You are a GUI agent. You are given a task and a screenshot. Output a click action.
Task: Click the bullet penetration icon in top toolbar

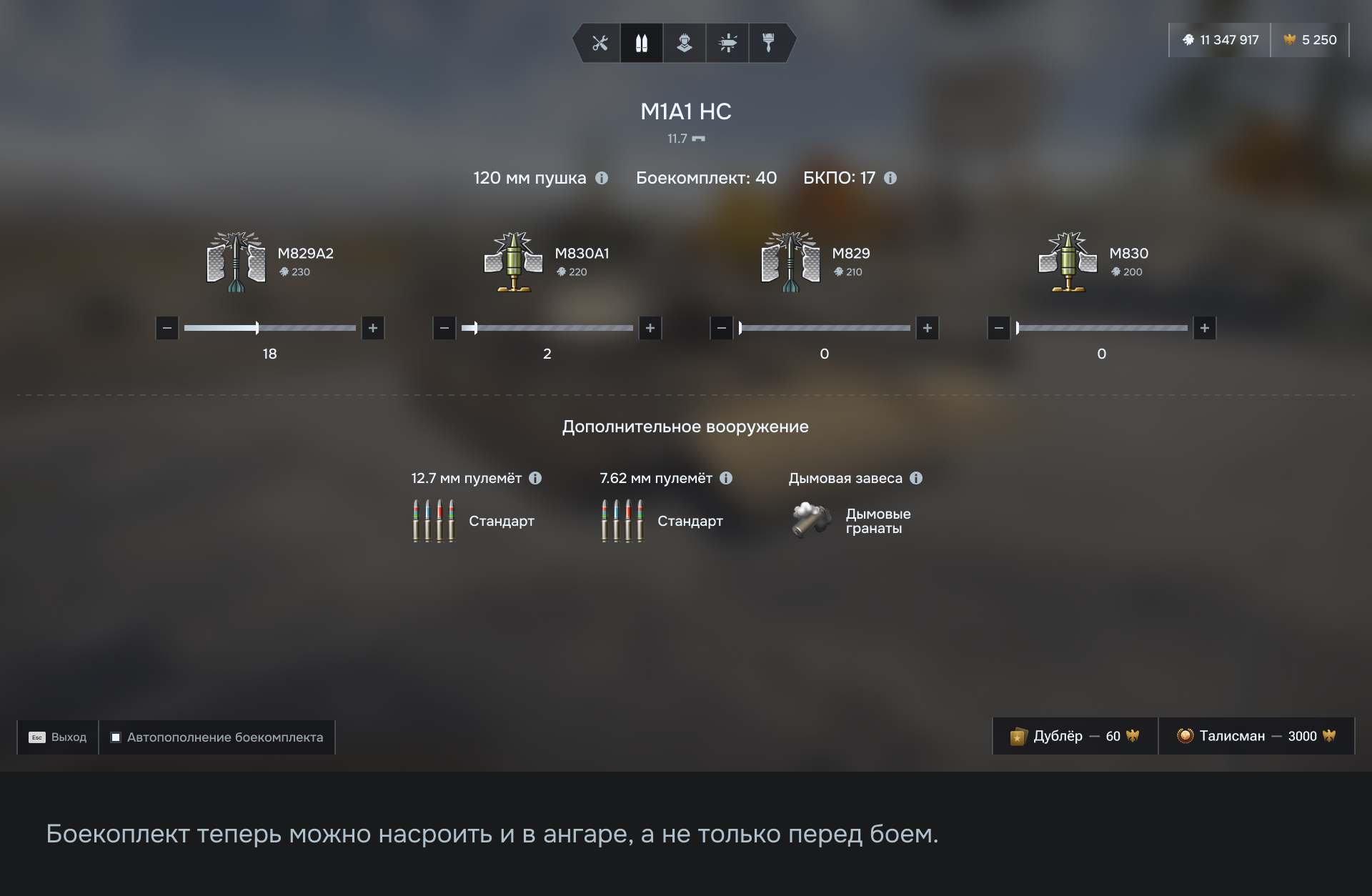(727, 43)
